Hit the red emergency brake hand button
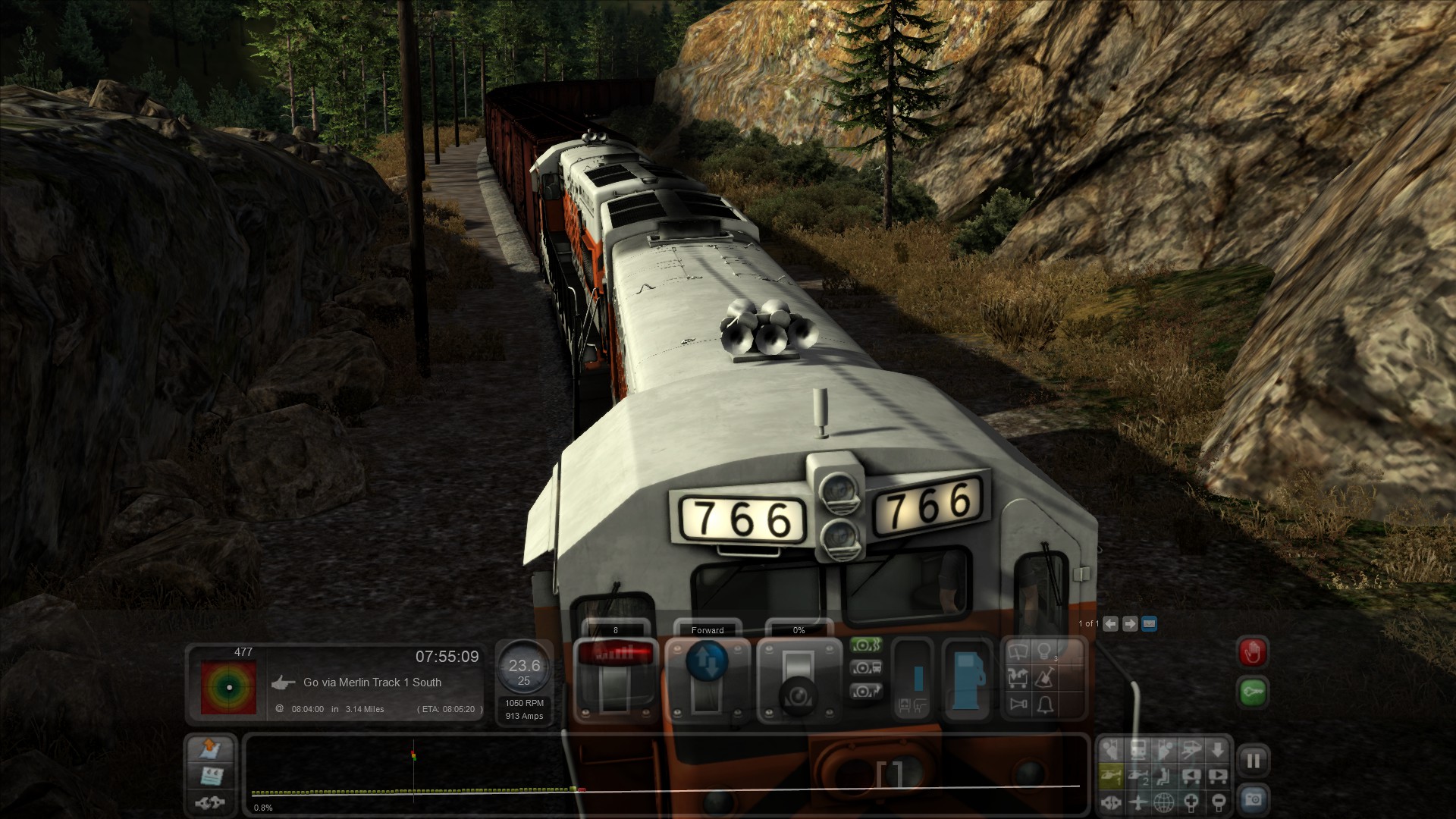The height and width of the screenshot is (819, 1456). pyautogui.click(x=1253, y=652)
